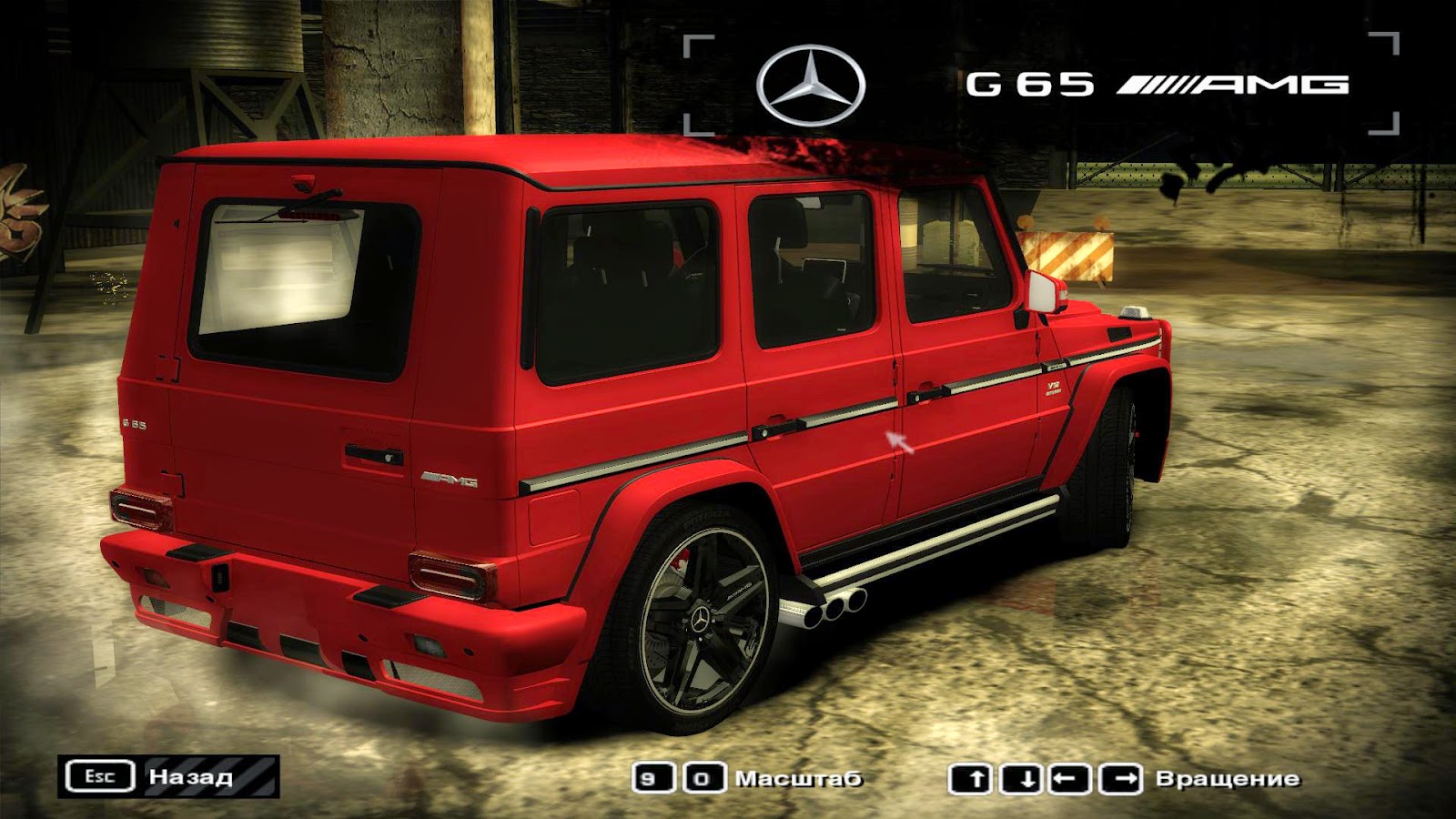Image resolution: width=1456 pixels, height=819 pixels.
Task: Click the right arrow rotation key icon
Action: point(1119,779)
